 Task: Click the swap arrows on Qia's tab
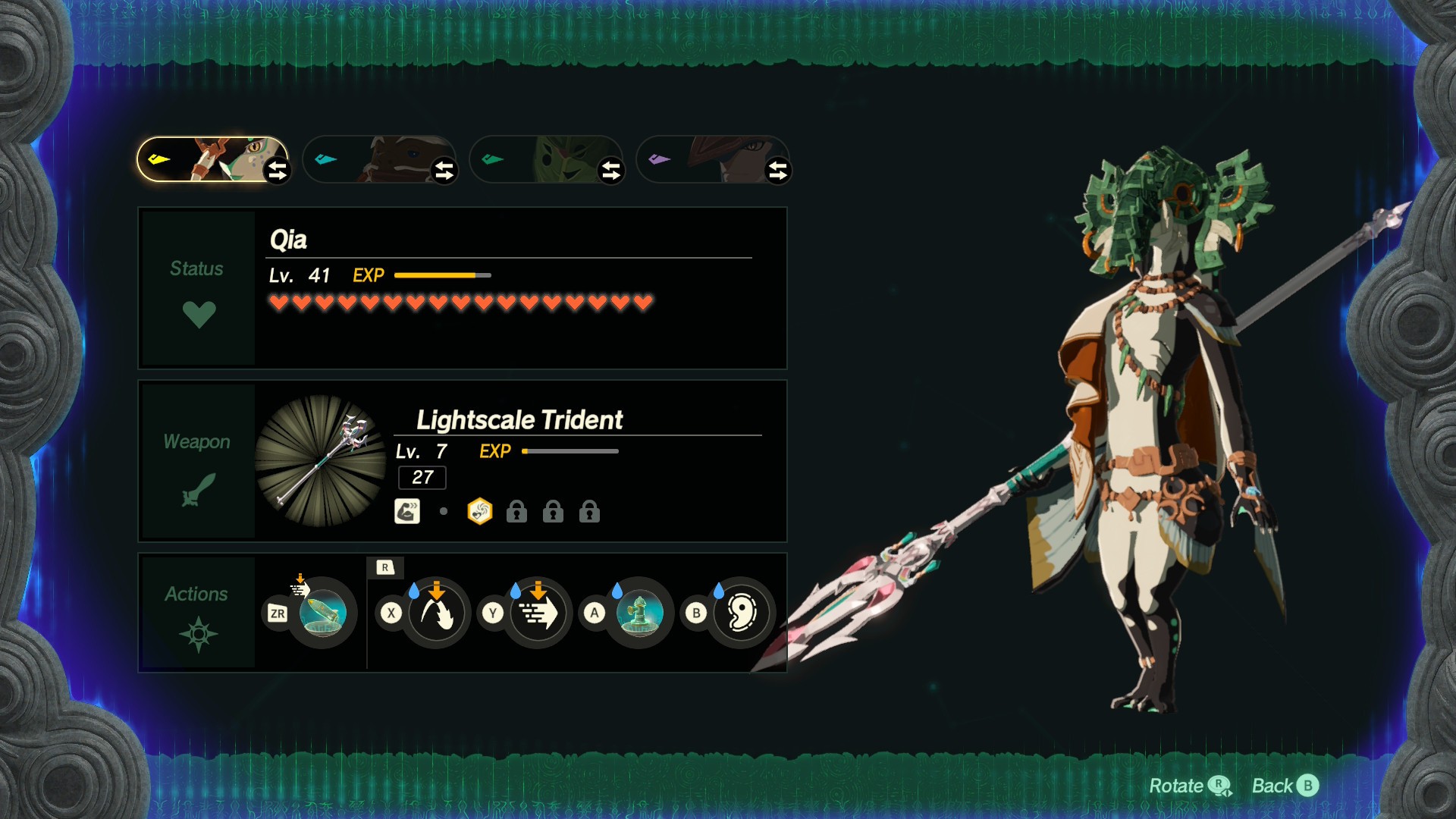[278, 171]
